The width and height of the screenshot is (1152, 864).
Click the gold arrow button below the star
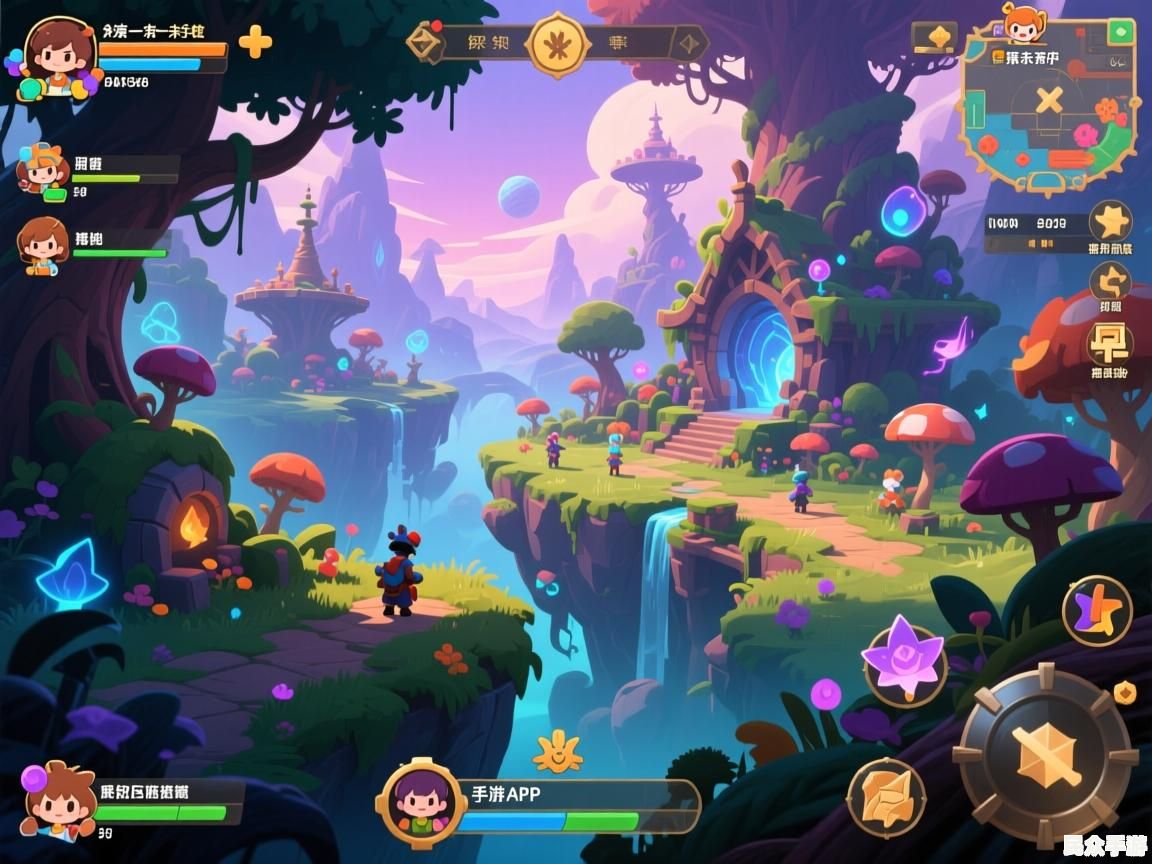(1109, 282)
